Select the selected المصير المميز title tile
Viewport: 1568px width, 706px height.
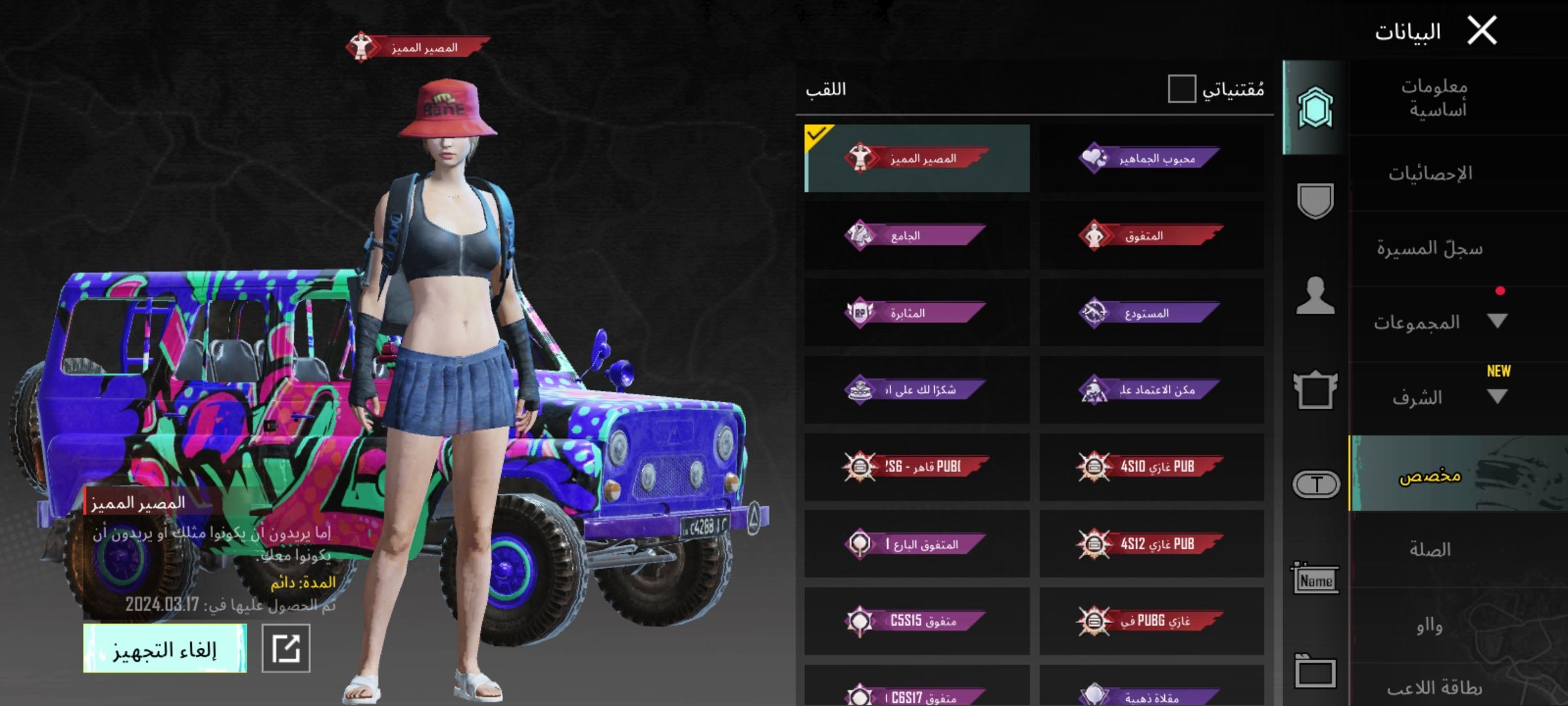[x=916, y=158]
